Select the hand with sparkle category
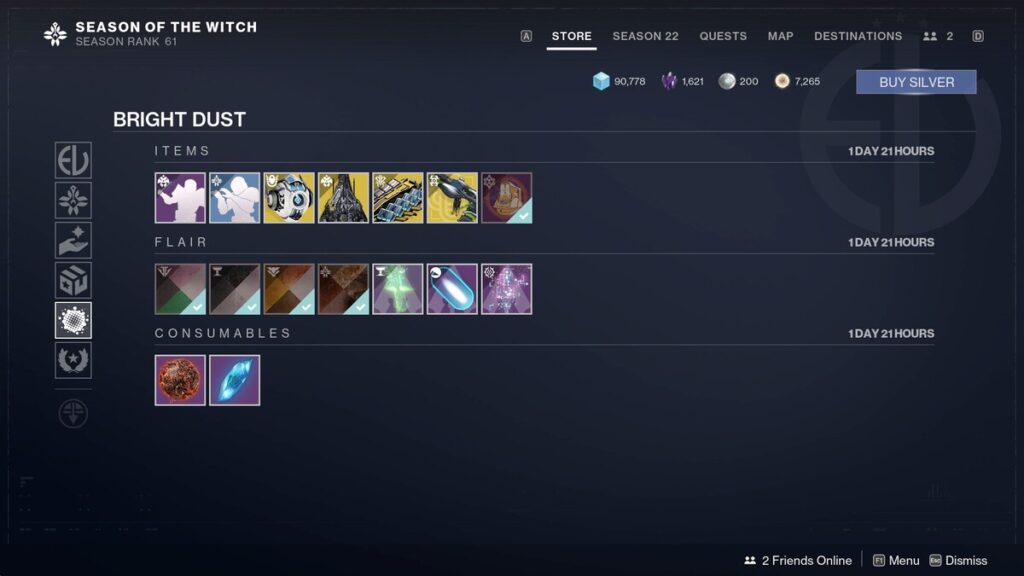 73,240
